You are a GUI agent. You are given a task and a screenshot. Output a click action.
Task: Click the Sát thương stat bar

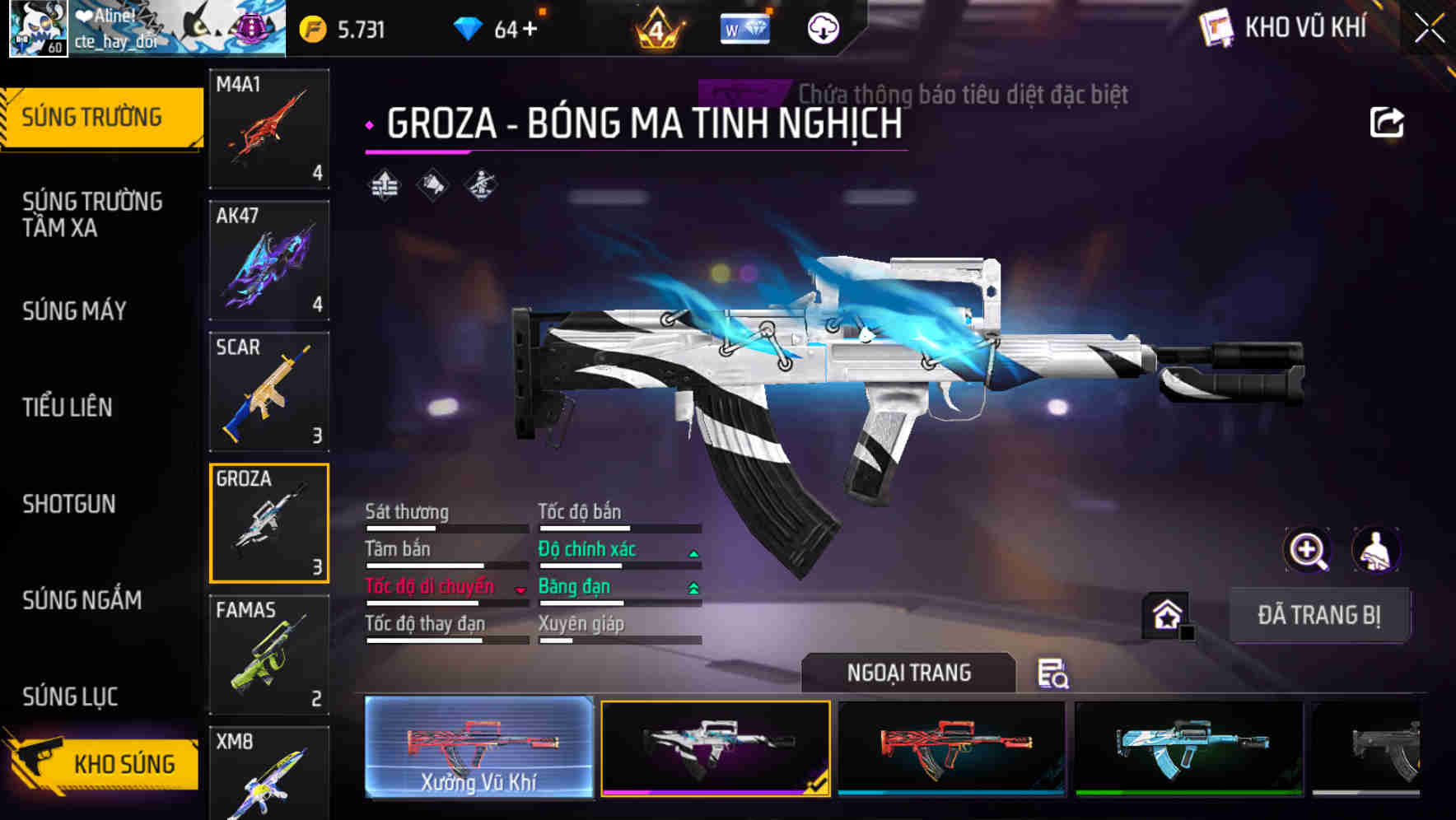(445, 528)
